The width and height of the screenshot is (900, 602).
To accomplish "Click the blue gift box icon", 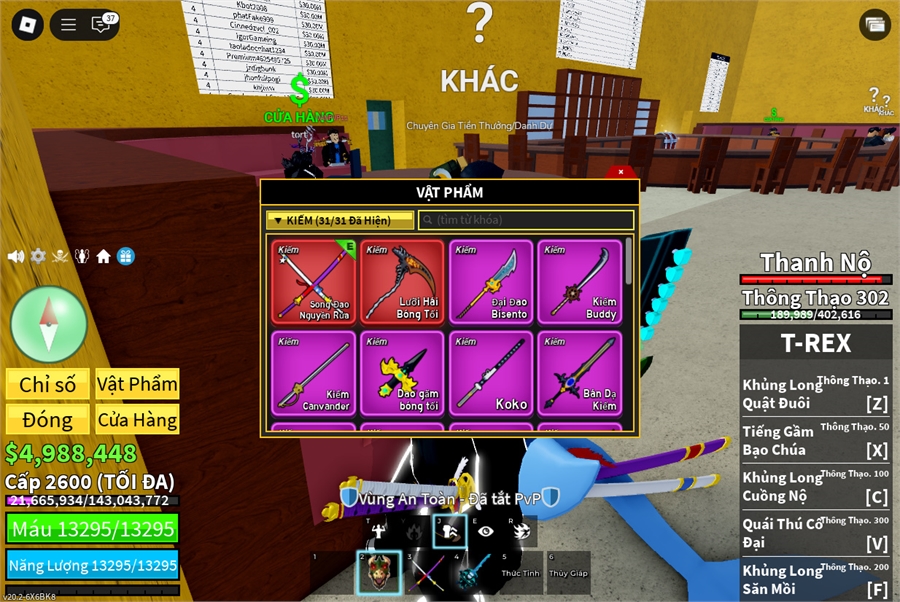I will (x=125, y=256).
